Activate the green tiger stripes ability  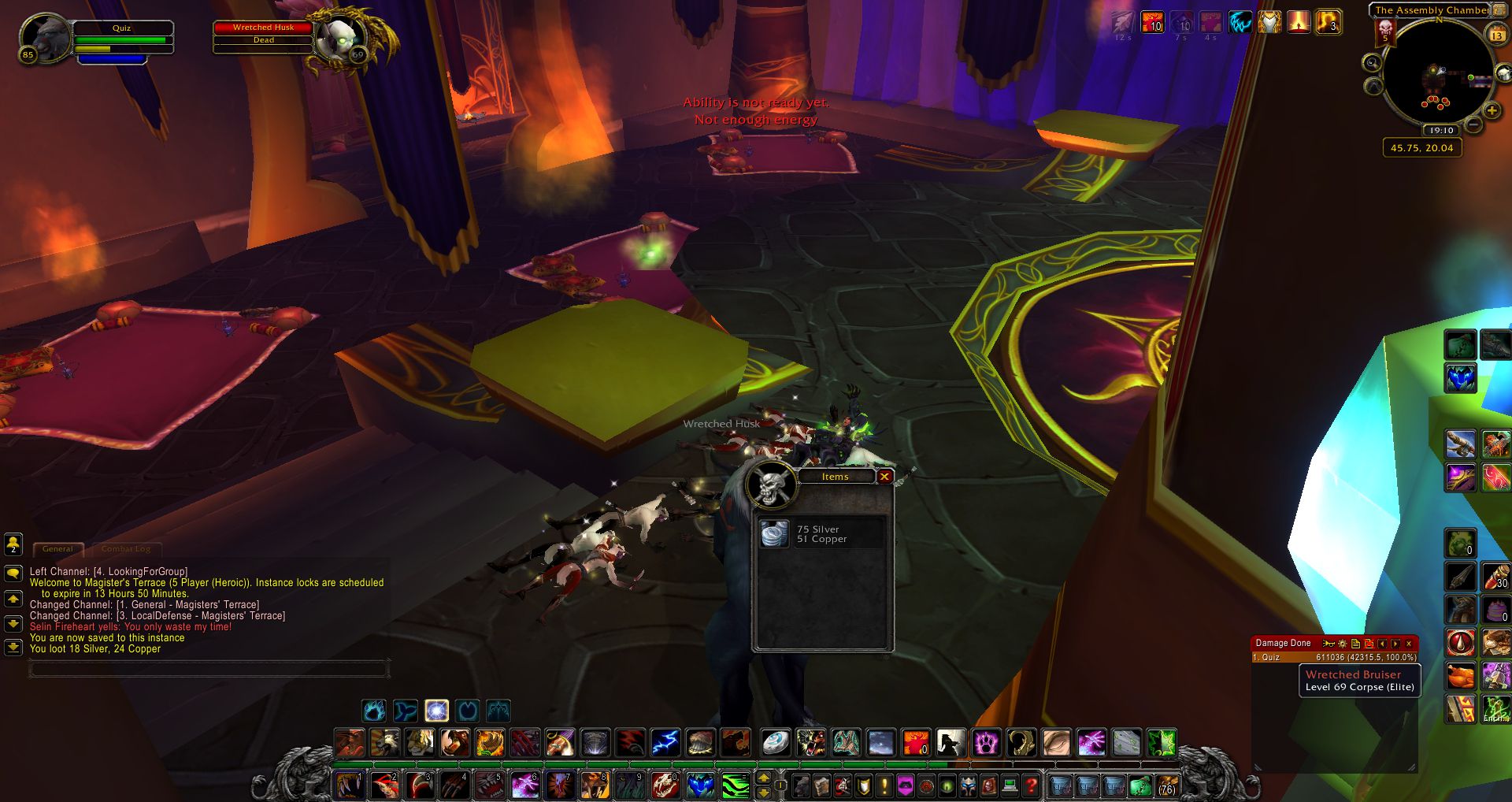(736, 785)
